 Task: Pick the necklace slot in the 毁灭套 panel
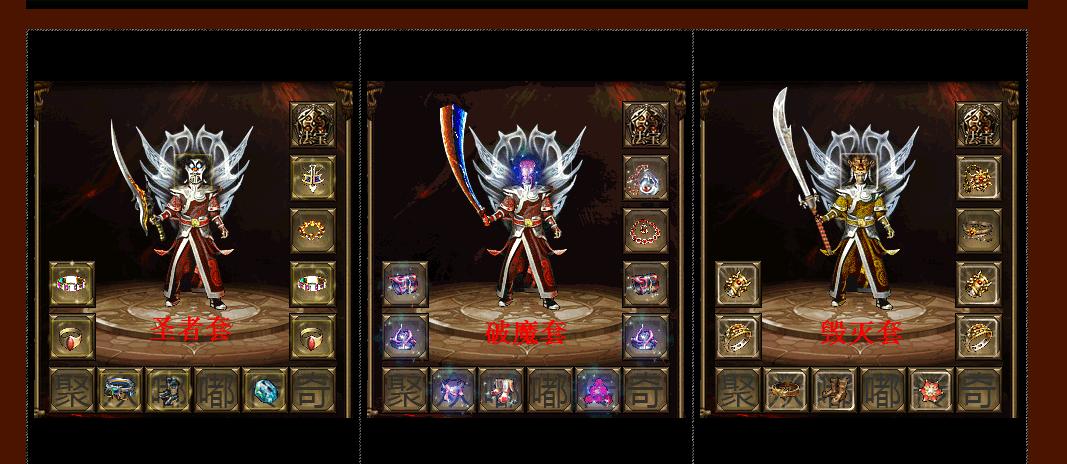tap(978, 231)
